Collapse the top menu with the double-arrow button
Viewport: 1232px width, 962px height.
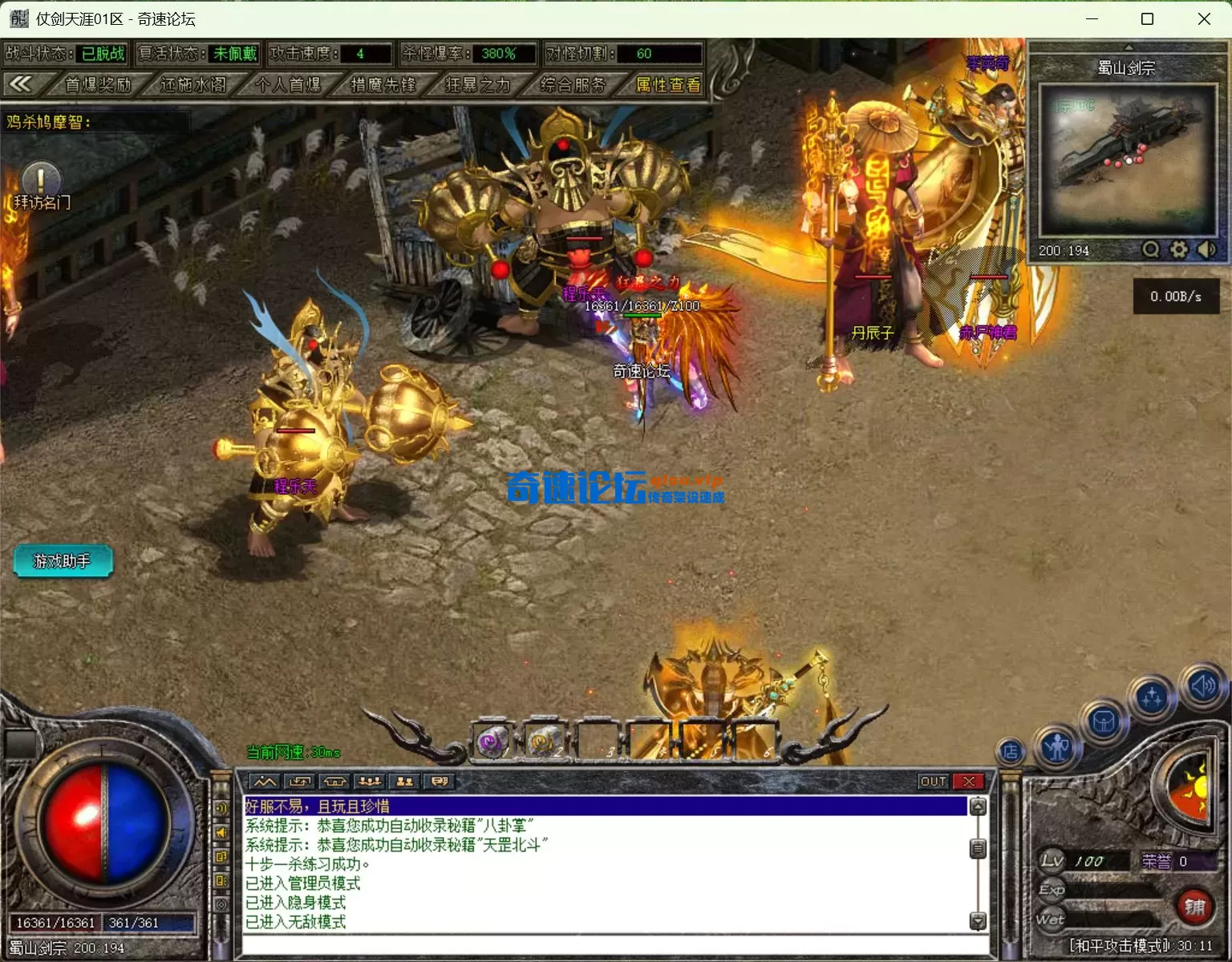(21, 84)
